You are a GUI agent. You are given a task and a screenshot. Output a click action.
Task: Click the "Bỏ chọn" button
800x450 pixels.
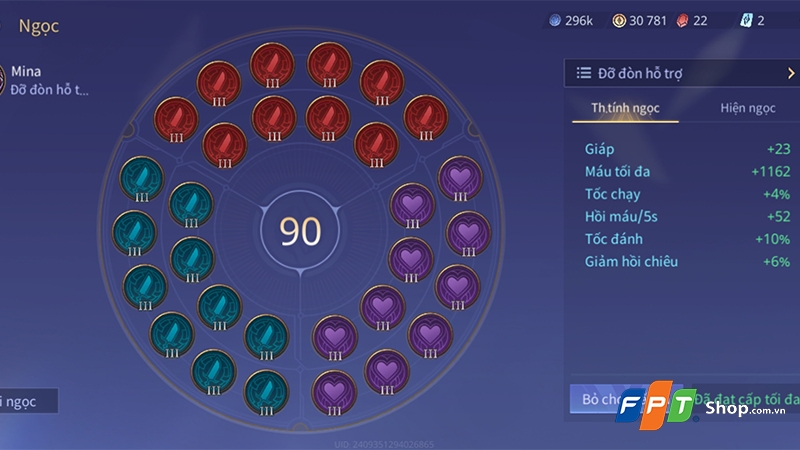coord(598,399)
